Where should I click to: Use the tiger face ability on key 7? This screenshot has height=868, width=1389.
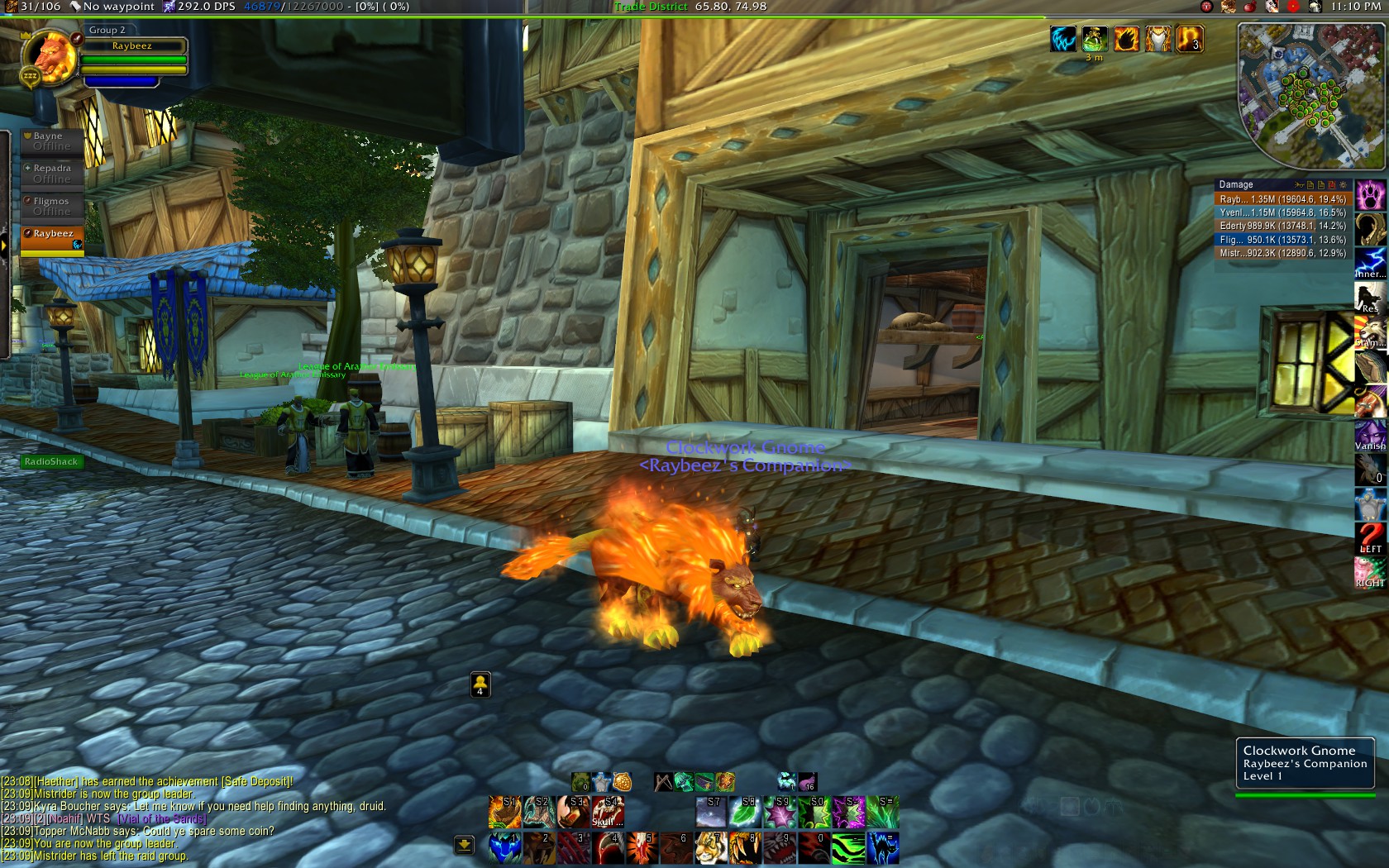[x=711, y=848]
